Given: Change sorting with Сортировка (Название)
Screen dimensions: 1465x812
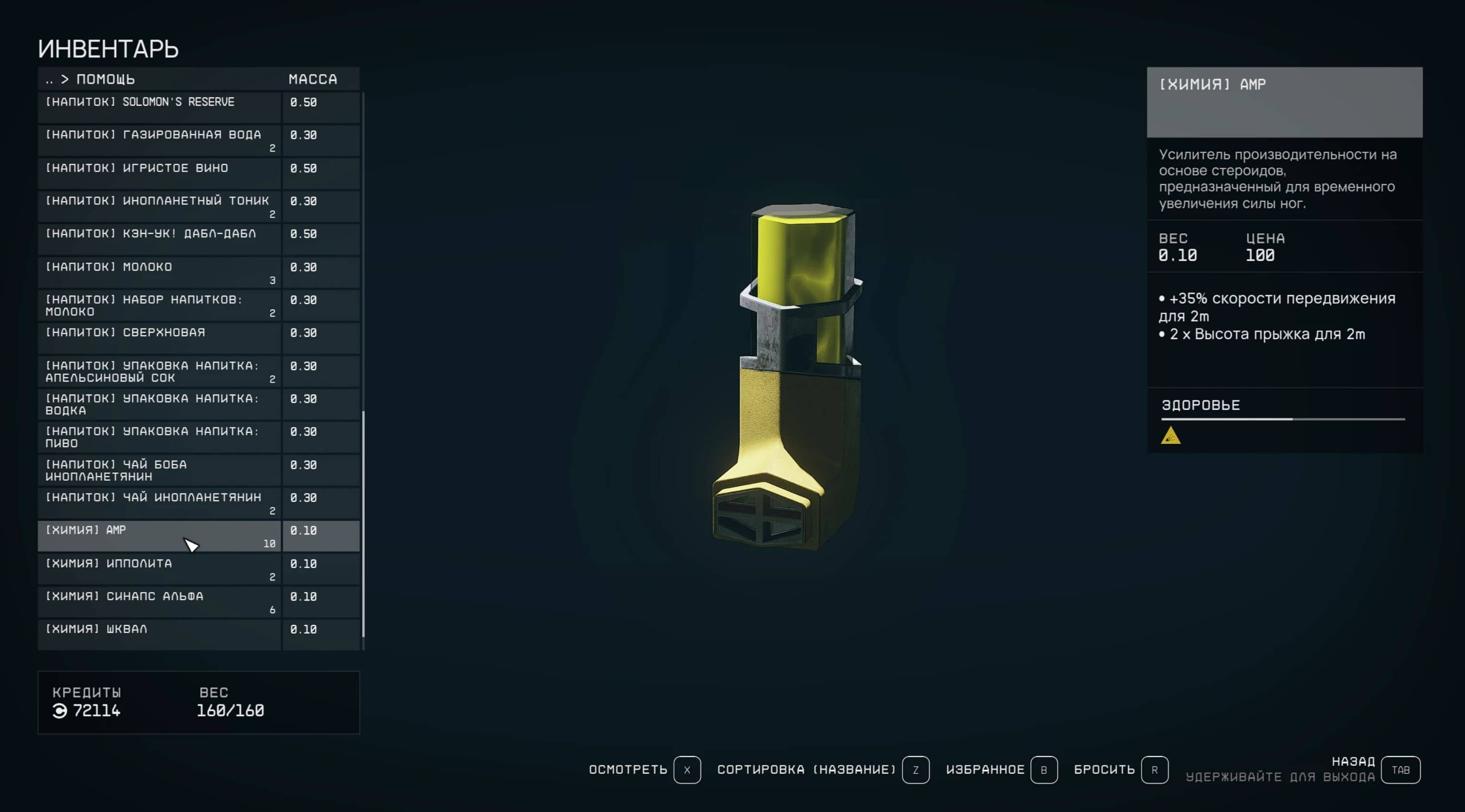Looking at the screenshot, I should coord(915,770).
